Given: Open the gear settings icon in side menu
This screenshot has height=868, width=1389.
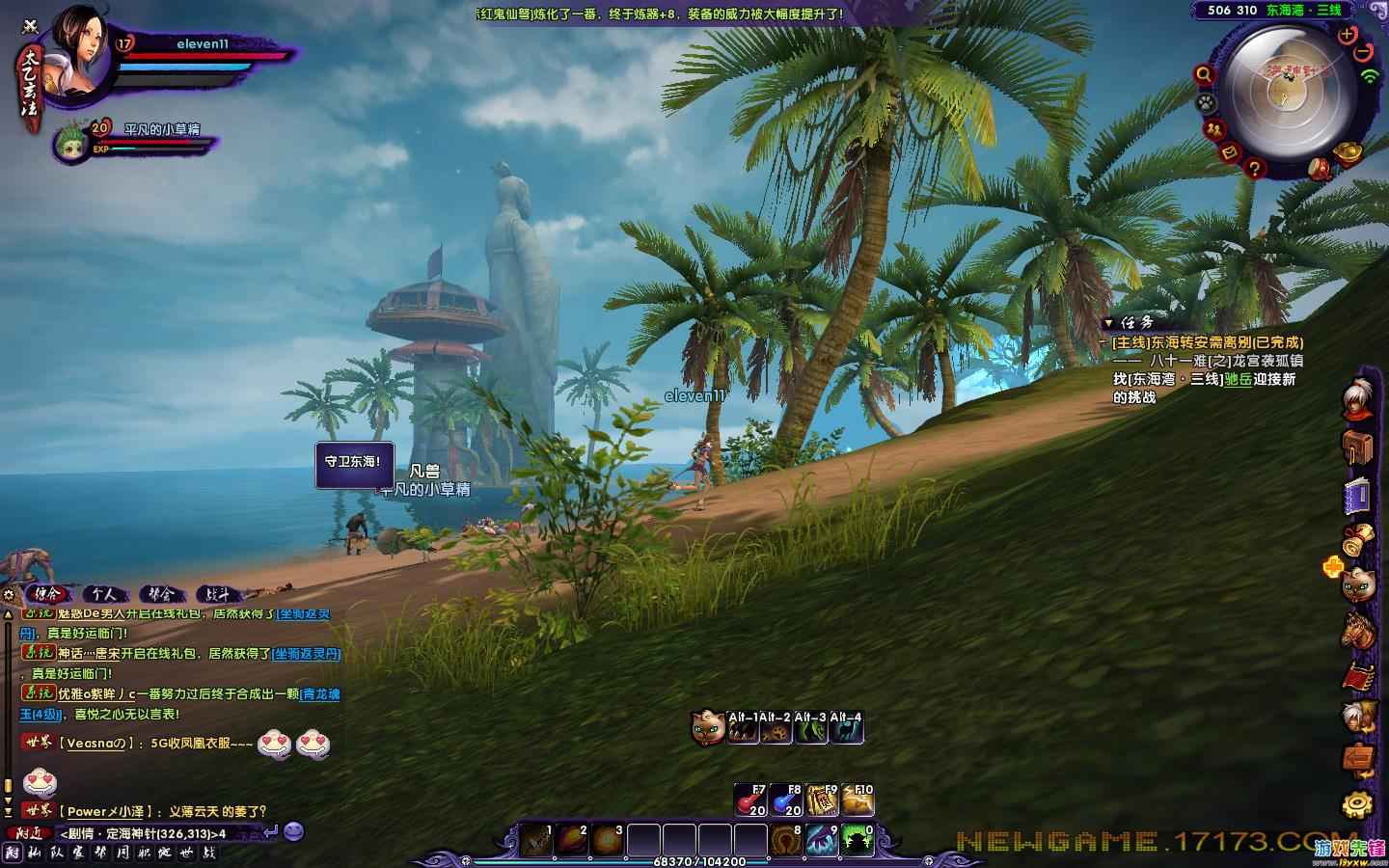Looking at the screenshot, I should click(1358, 803).
